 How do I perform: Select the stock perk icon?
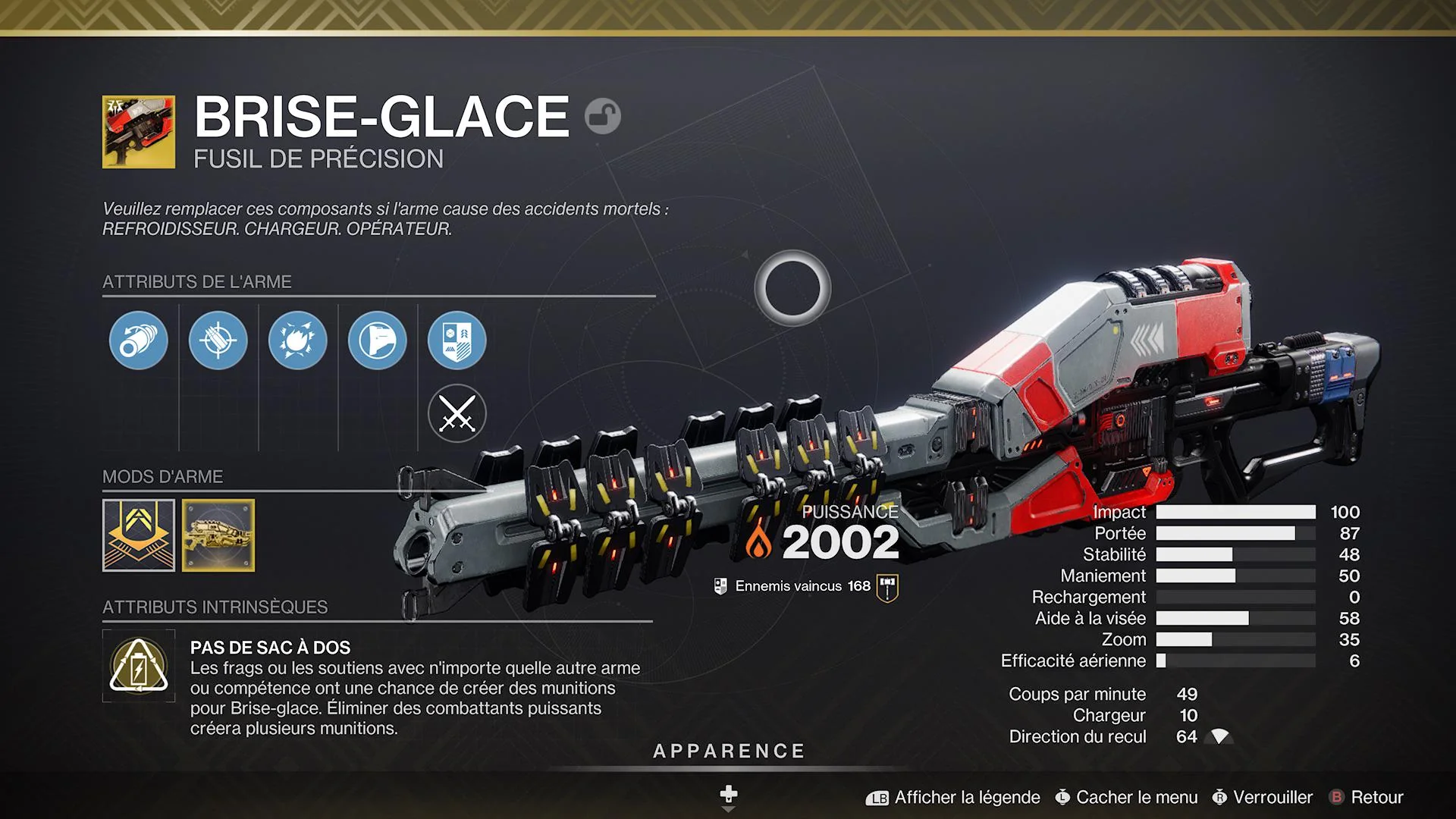[377, 340]
